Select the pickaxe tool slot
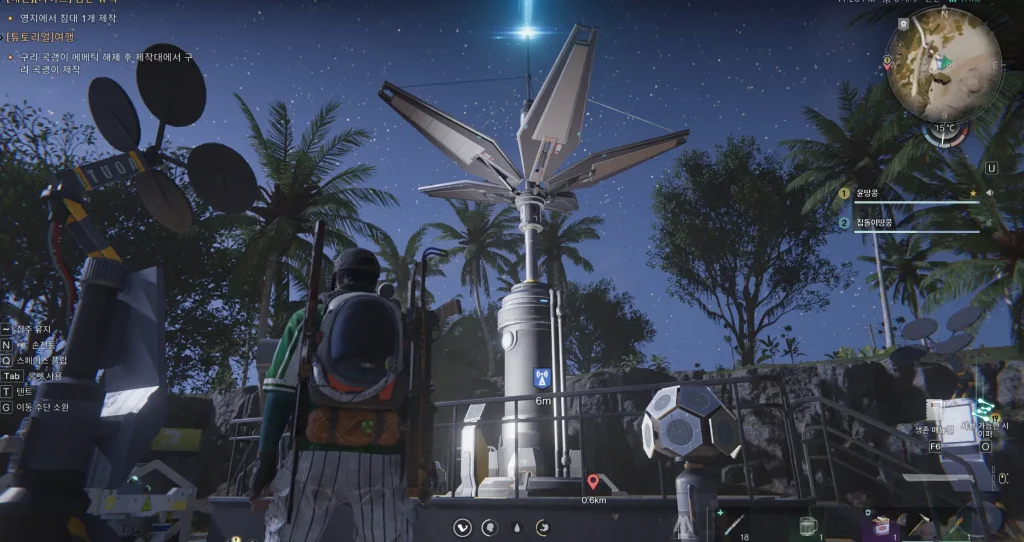Viewport: 1024px width, 542px height. [x=923, y=524]
